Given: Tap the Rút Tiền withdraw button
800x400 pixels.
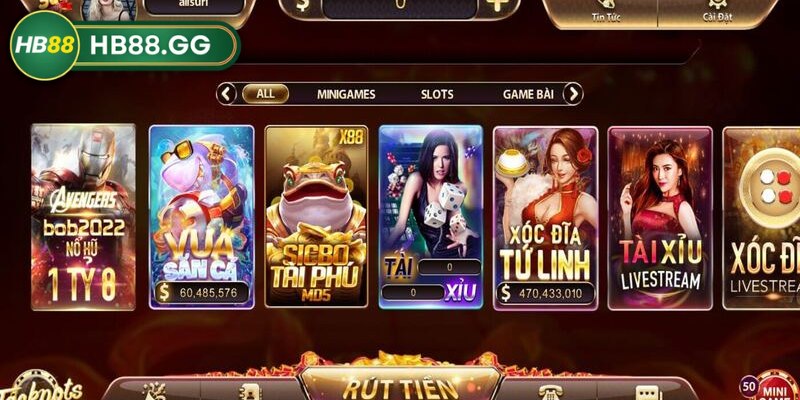Looking at the screenshot, I should (x=400, y=386).
